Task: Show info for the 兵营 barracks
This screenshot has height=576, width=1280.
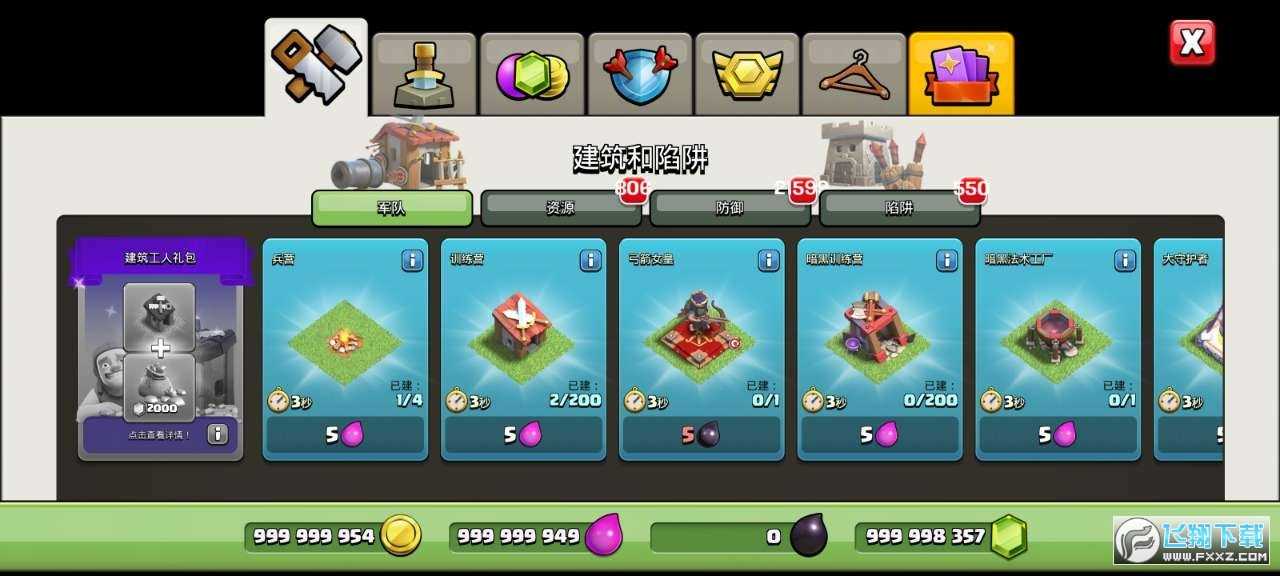Action: [412, 260]
